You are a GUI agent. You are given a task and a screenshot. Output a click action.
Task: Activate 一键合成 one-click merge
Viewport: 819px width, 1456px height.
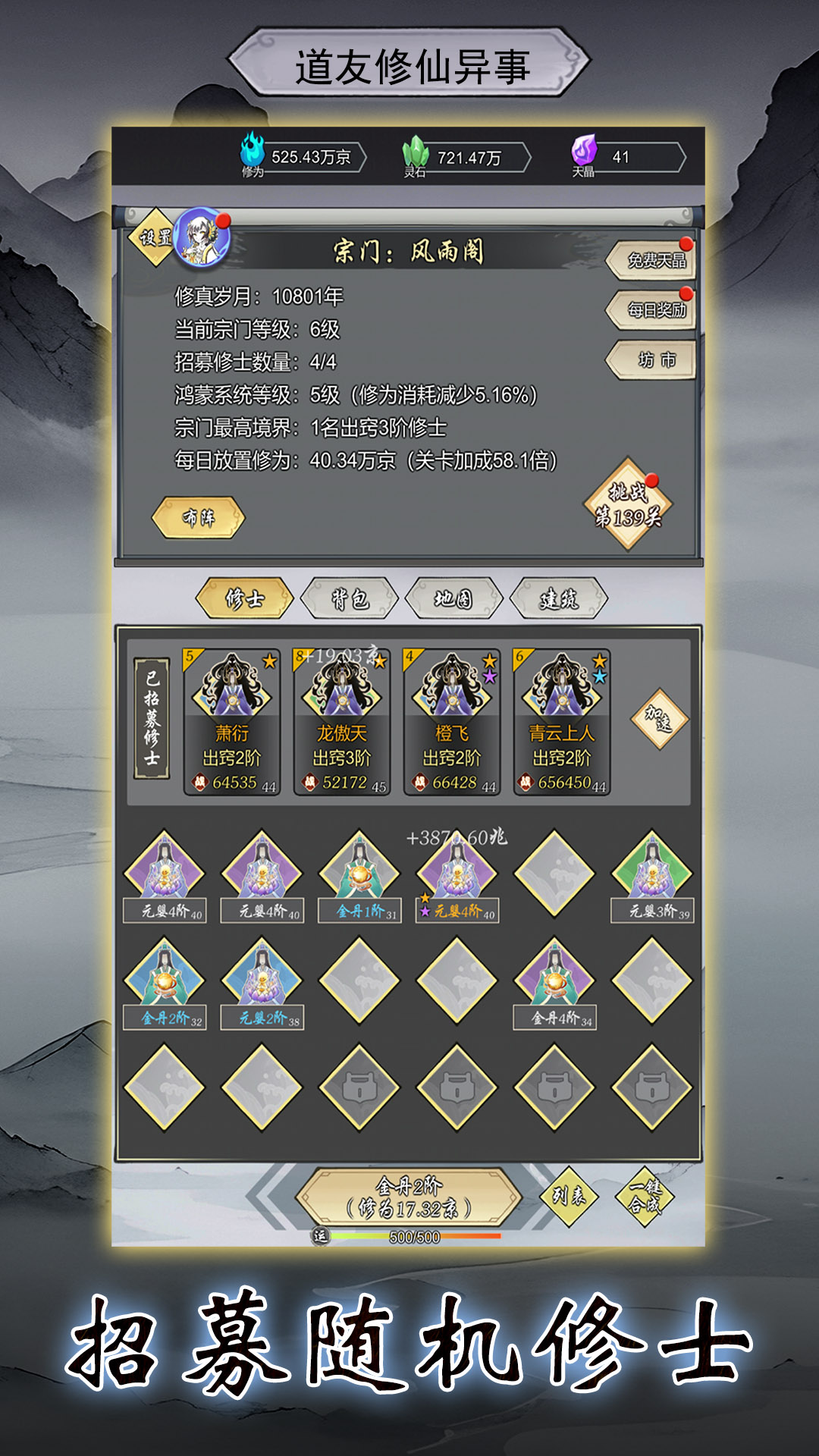point(645,1196)
